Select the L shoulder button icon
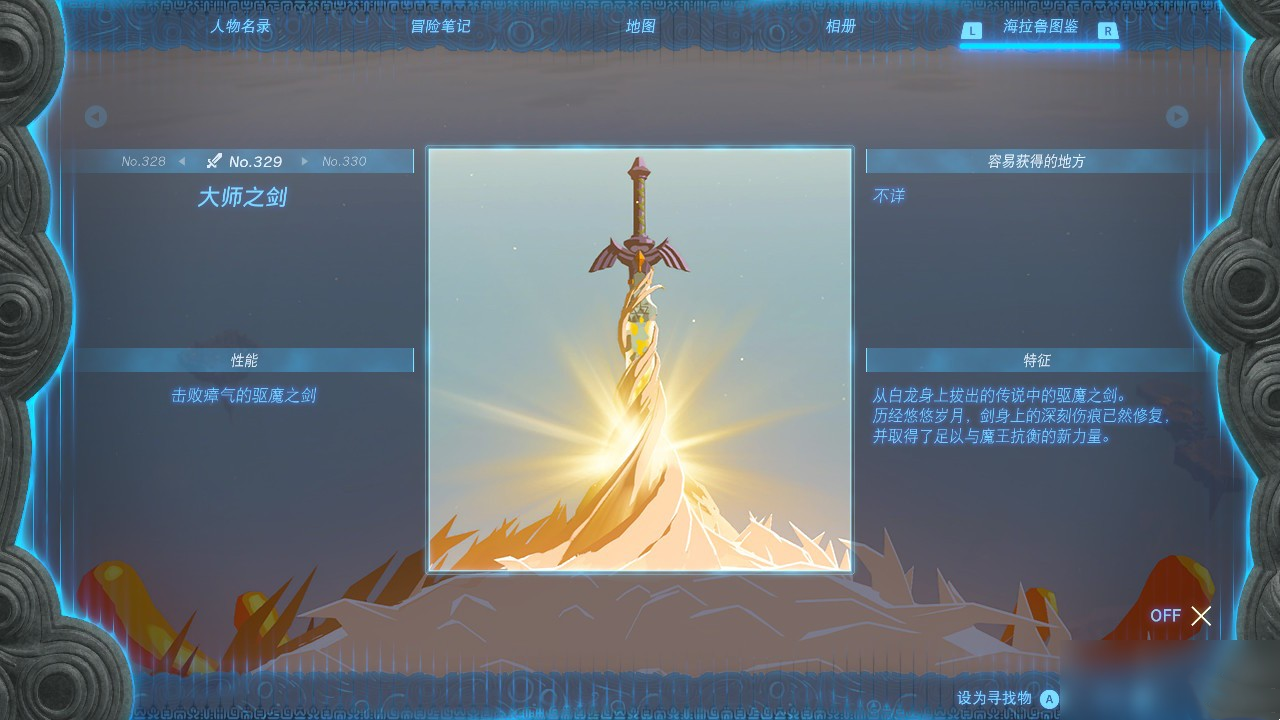The width and height of the screenshot is (1280, 720). coord(971,31)
